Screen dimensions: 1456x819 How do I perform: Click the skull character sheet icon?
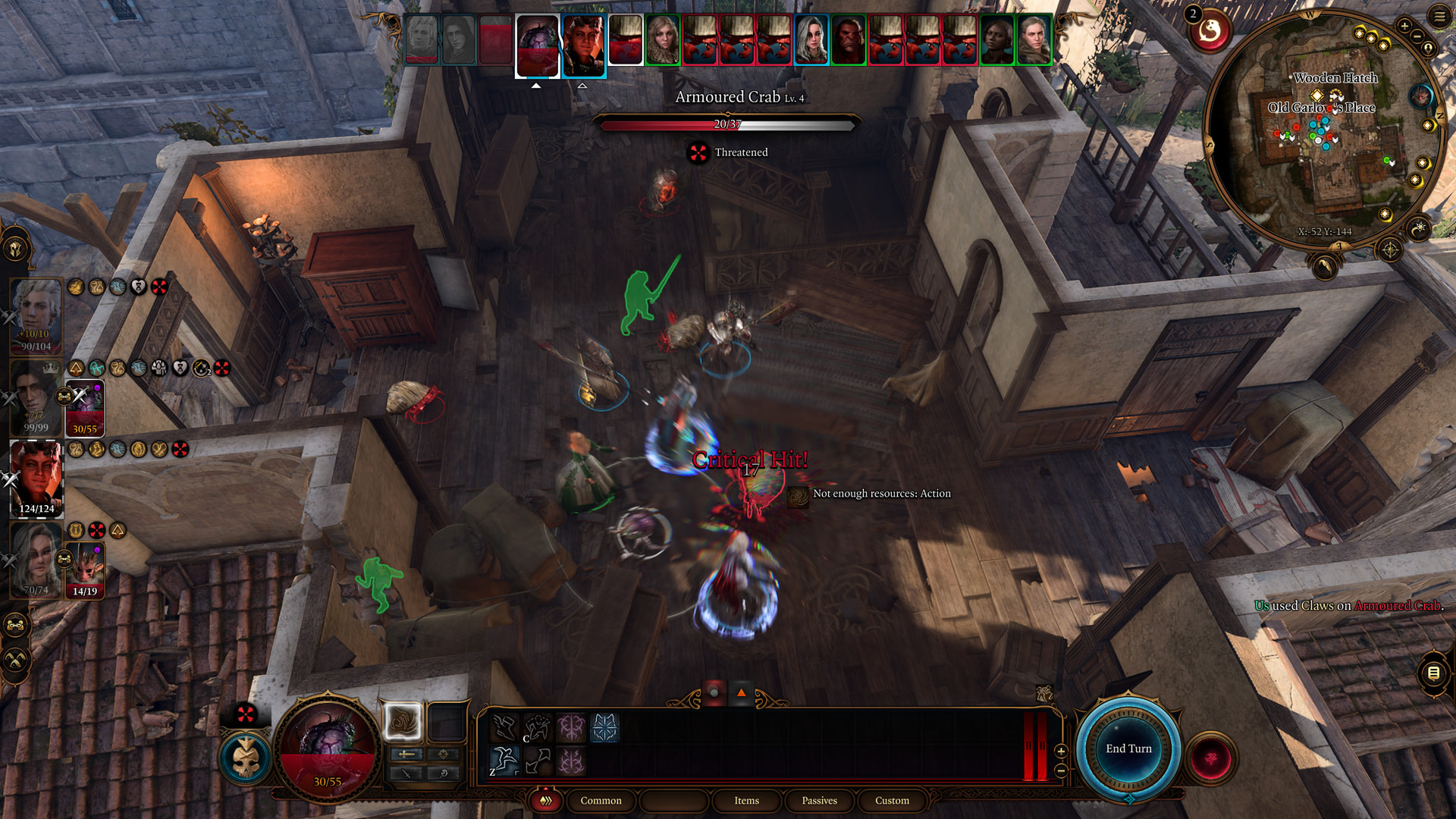246,758
